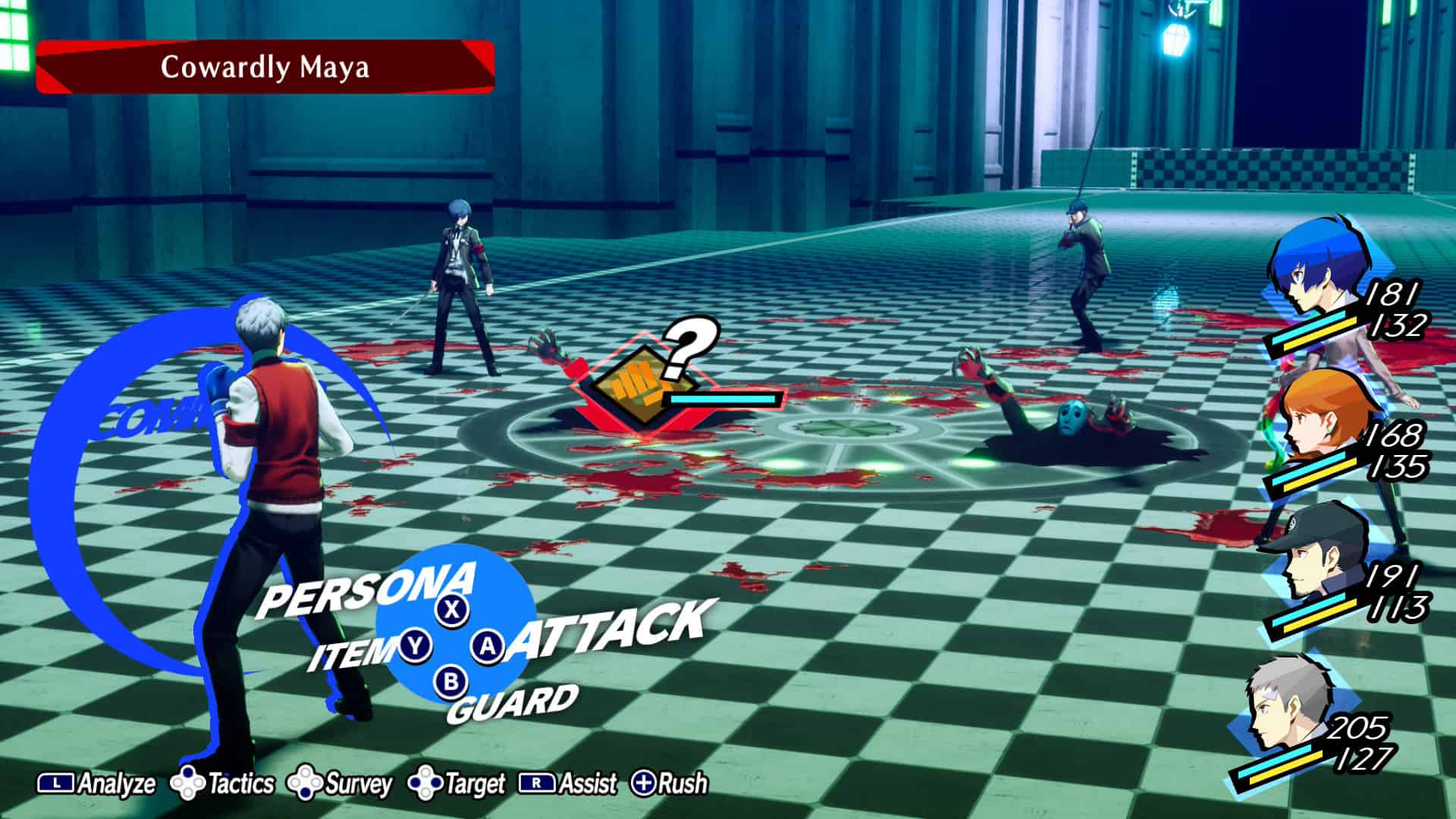Change the Target selection
This screenshot has height=819, width=1456.
[457, 783]
